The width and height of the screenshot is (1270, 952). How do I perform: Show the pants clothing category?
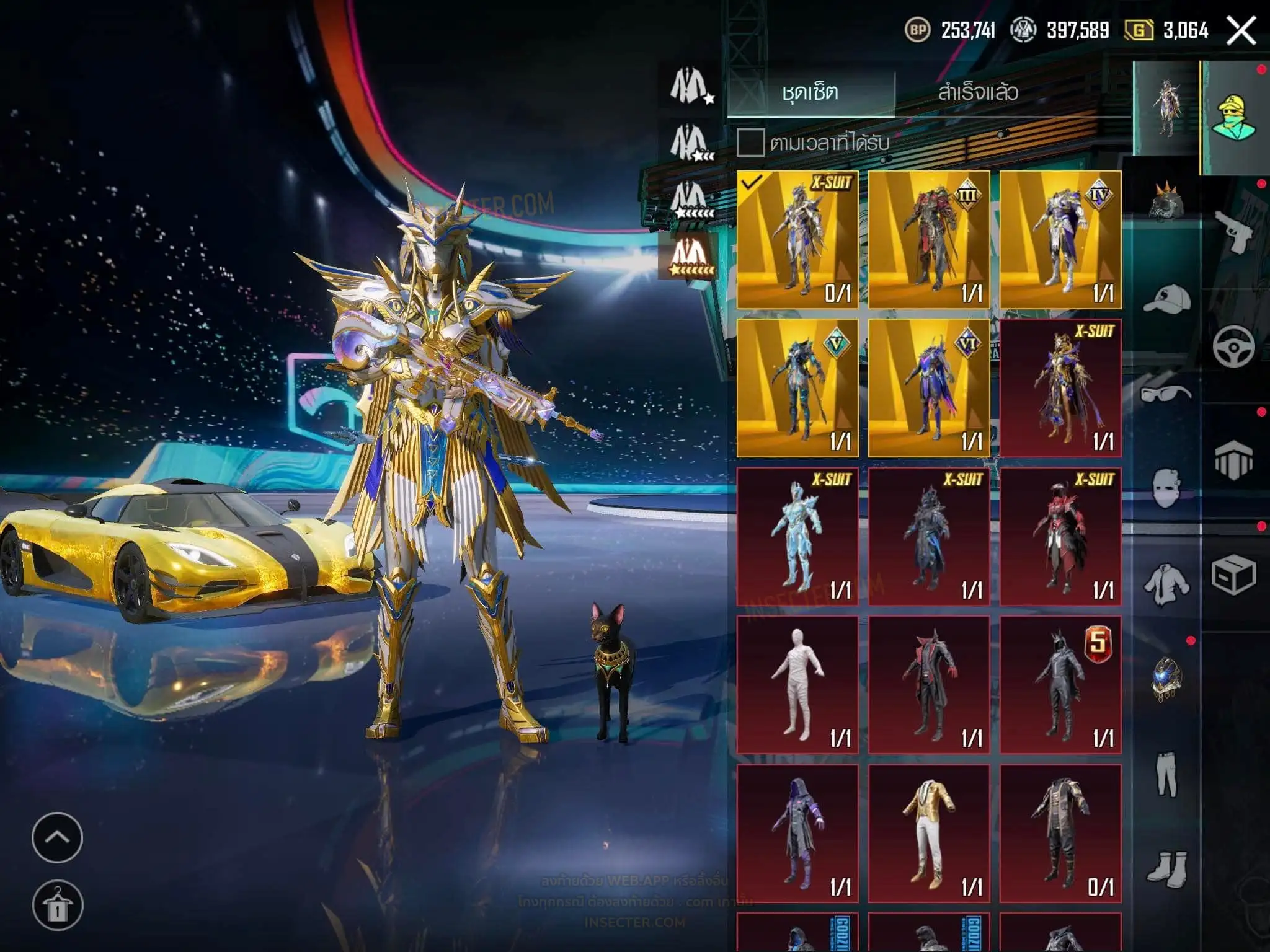tap(1166, 775)
